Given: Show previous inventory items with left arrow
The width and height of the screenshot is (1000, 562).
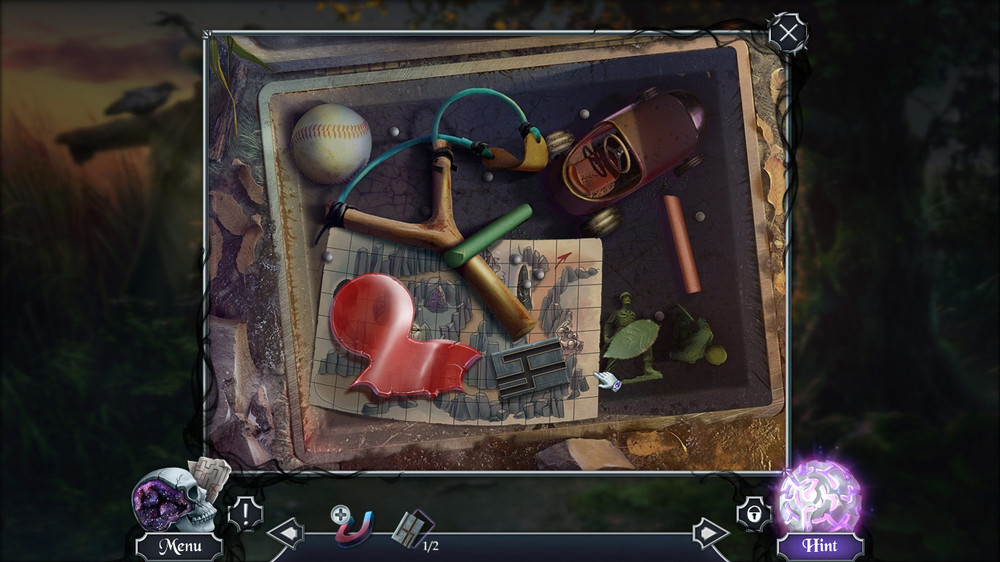Looking at the screenshot, I should [285, 533].
